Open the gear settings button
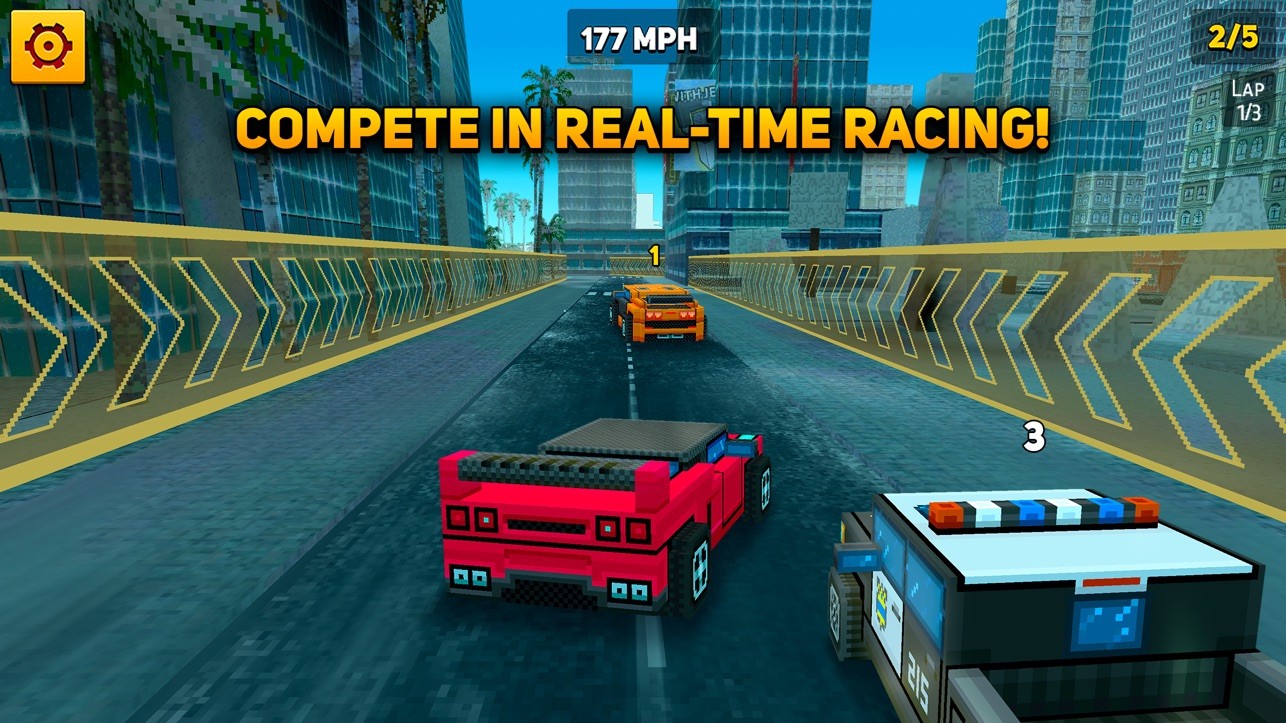 pos(47,46)
